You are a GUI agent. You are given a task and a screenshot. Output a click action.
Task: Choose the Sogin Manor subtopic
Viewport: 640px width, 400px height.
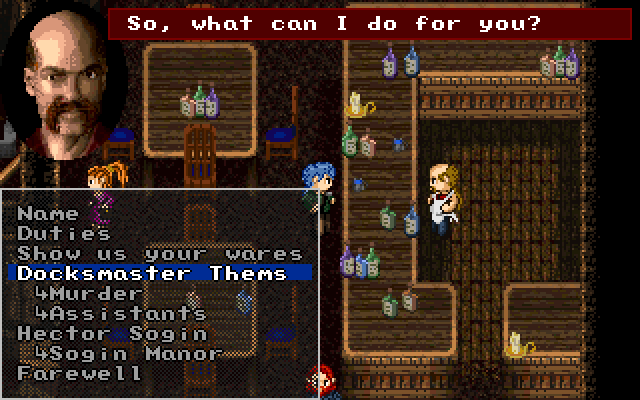pos(128,353)
